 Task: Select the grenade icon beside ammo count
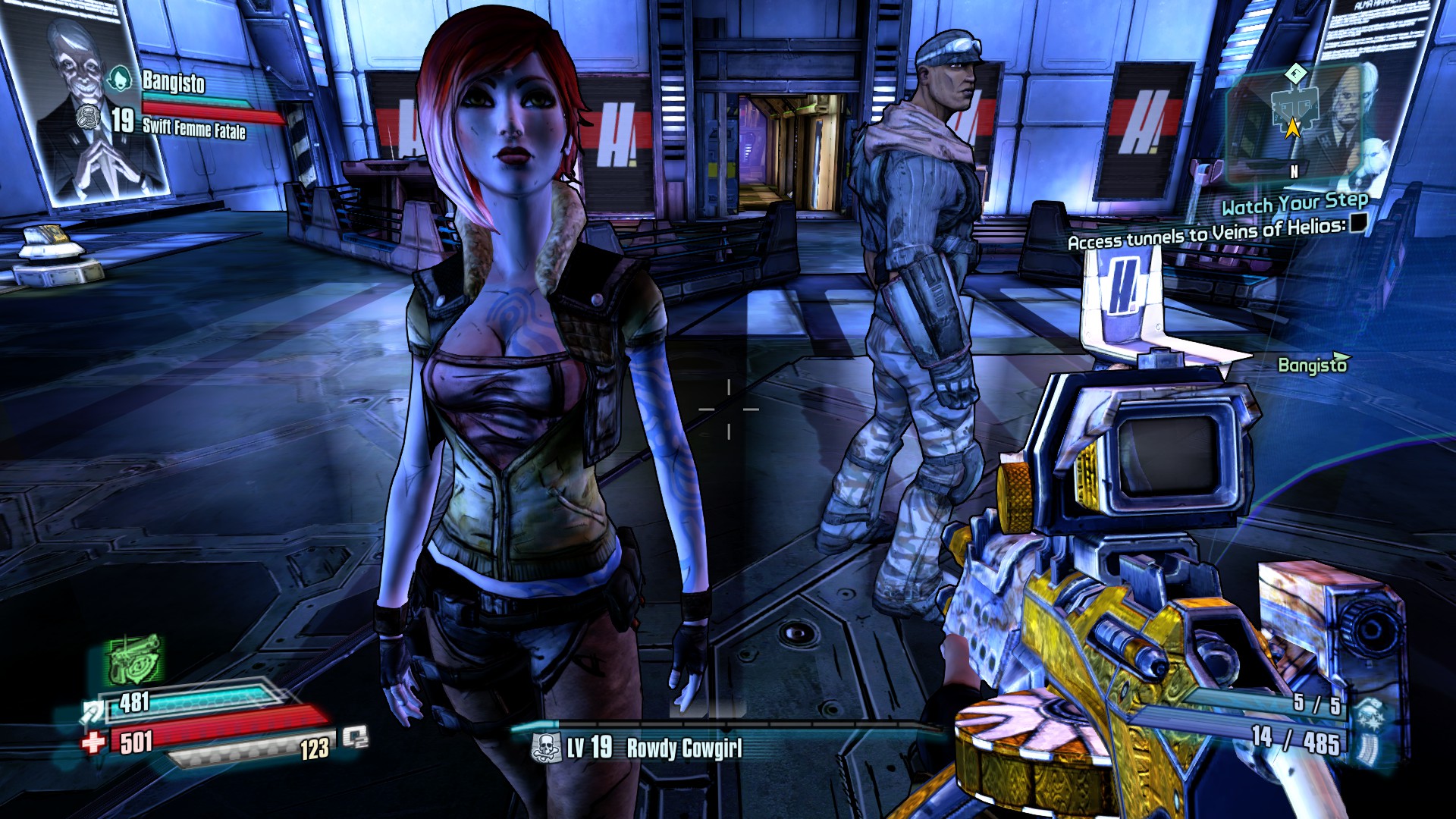1370,714
